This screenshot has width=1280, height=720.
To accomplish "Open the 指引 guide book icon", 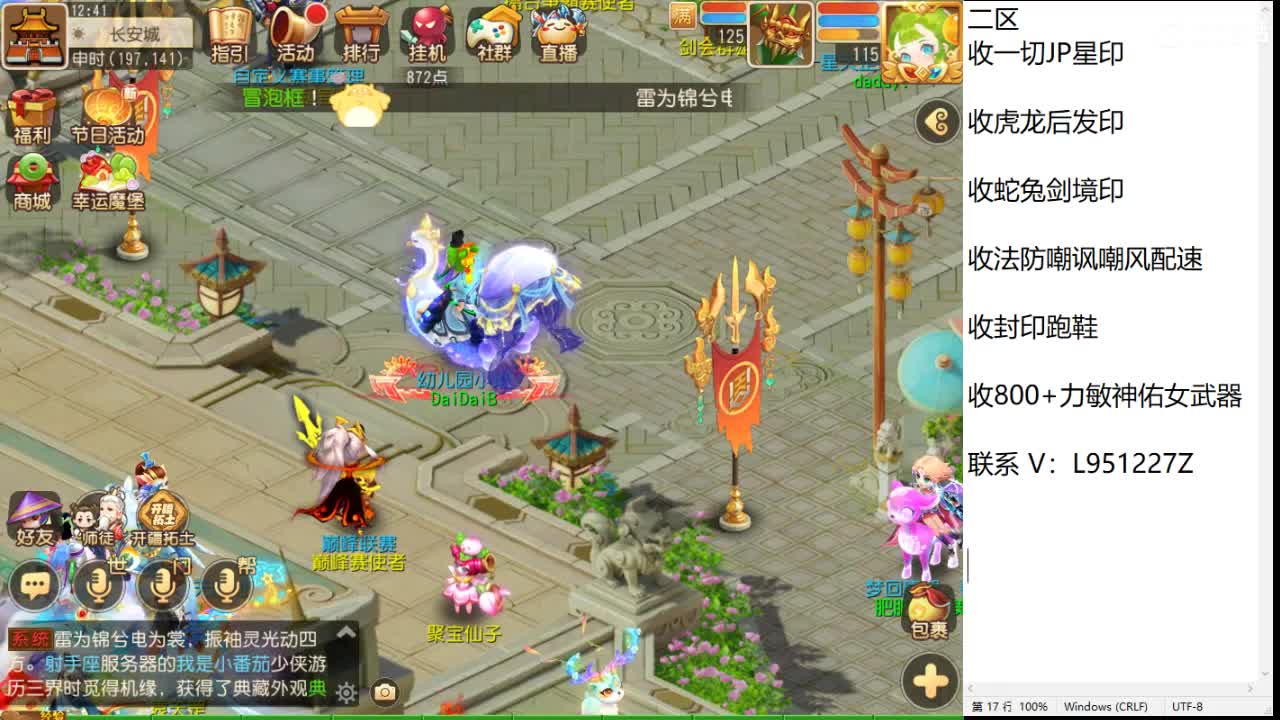I will coord(229,32).
